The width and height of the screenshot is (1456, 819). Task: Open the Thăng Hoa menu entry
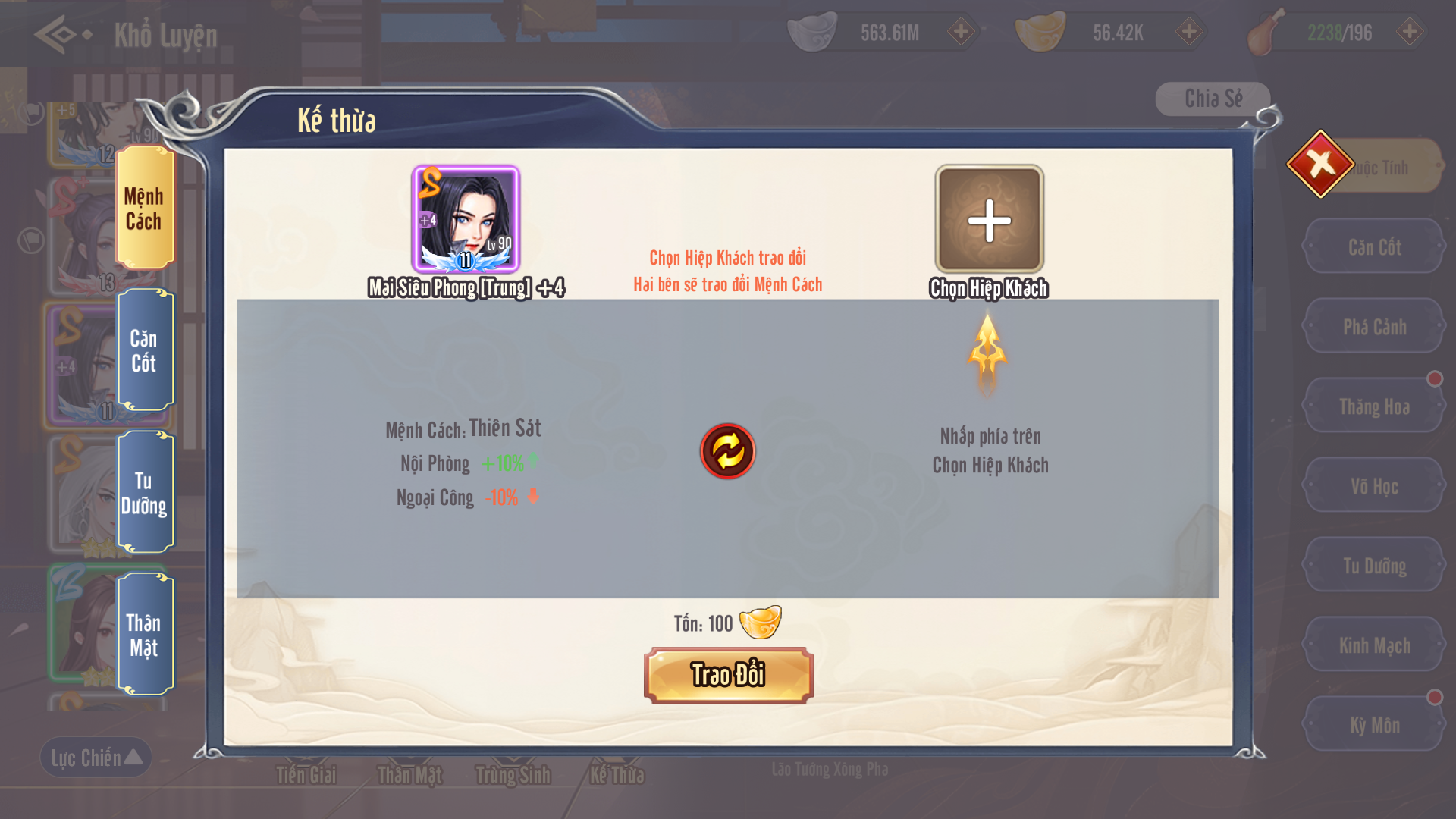pyautogui.click(x=1374, y=406)
